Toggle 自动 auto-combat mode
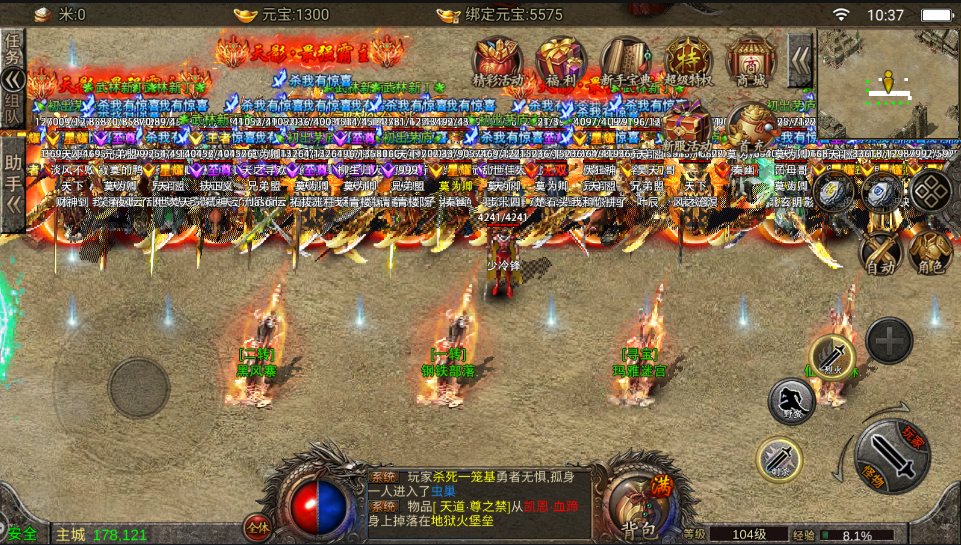 881,250
